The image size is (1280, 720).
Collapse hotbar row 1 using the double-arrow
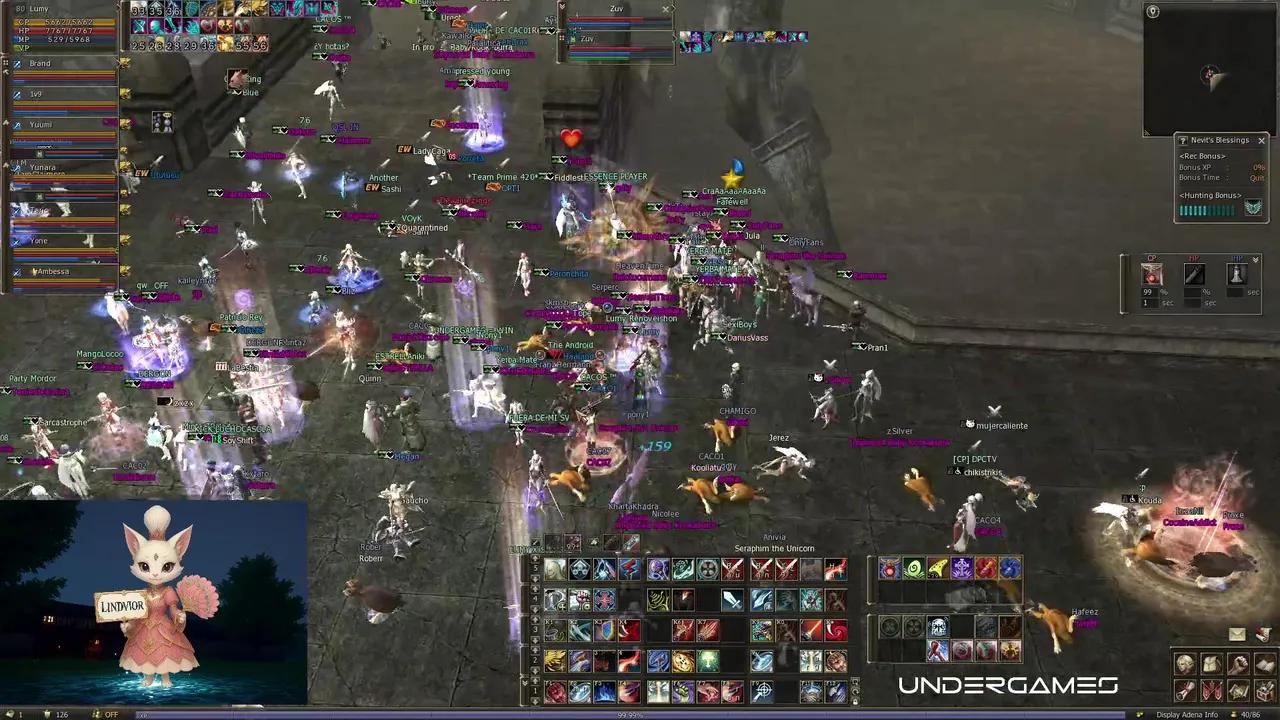[524, 681]
